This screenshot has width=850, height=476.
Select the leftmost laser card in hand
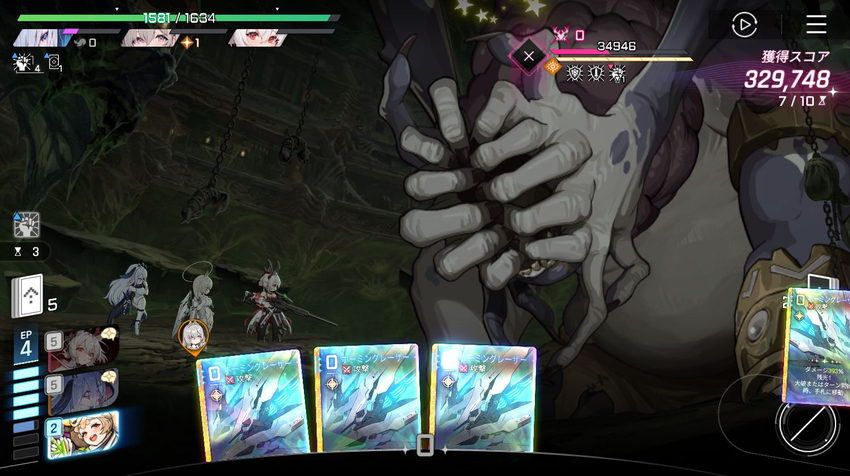251,402
